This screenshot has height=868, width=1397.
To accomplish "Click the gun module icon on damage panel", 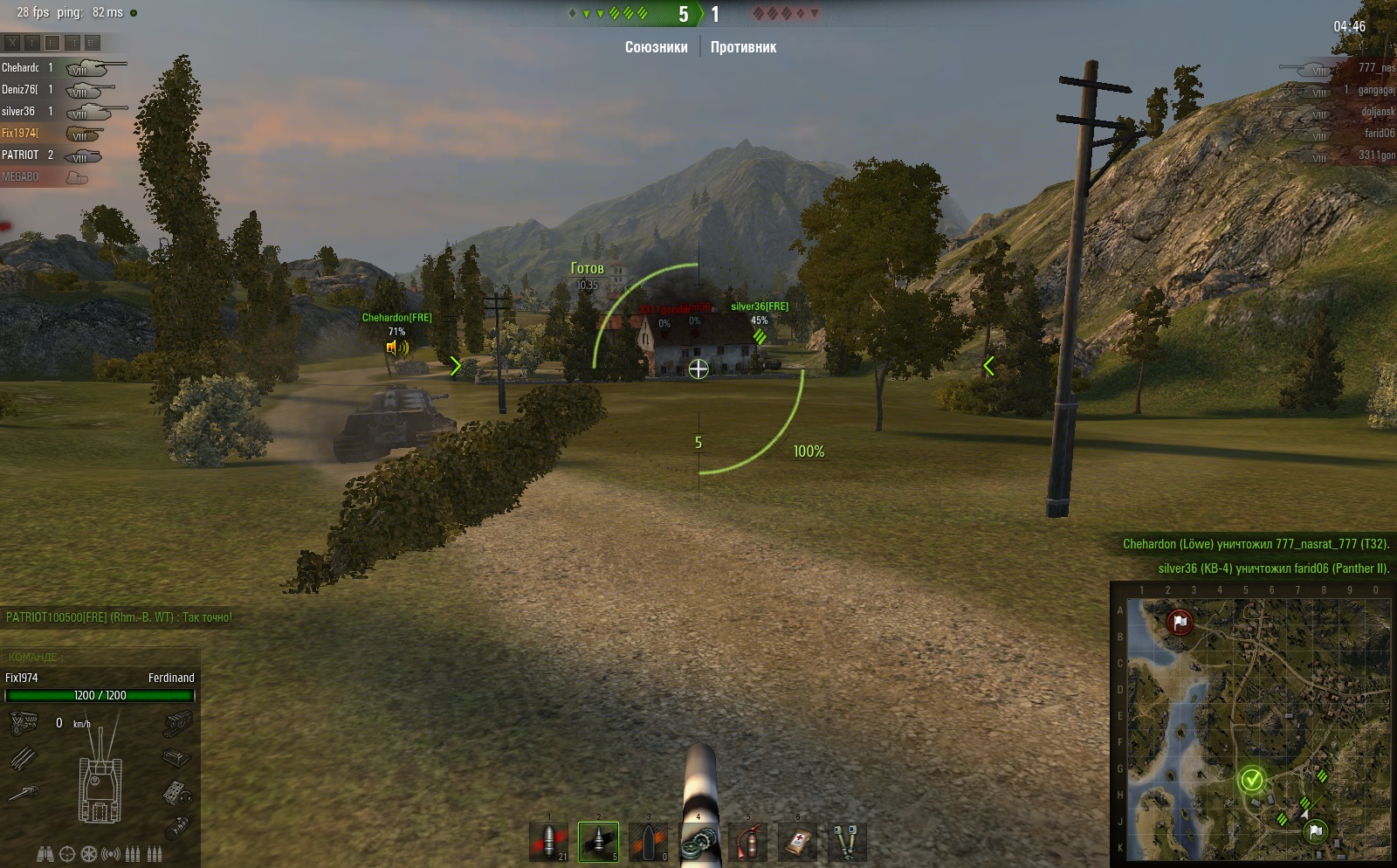I will point(24,793).
